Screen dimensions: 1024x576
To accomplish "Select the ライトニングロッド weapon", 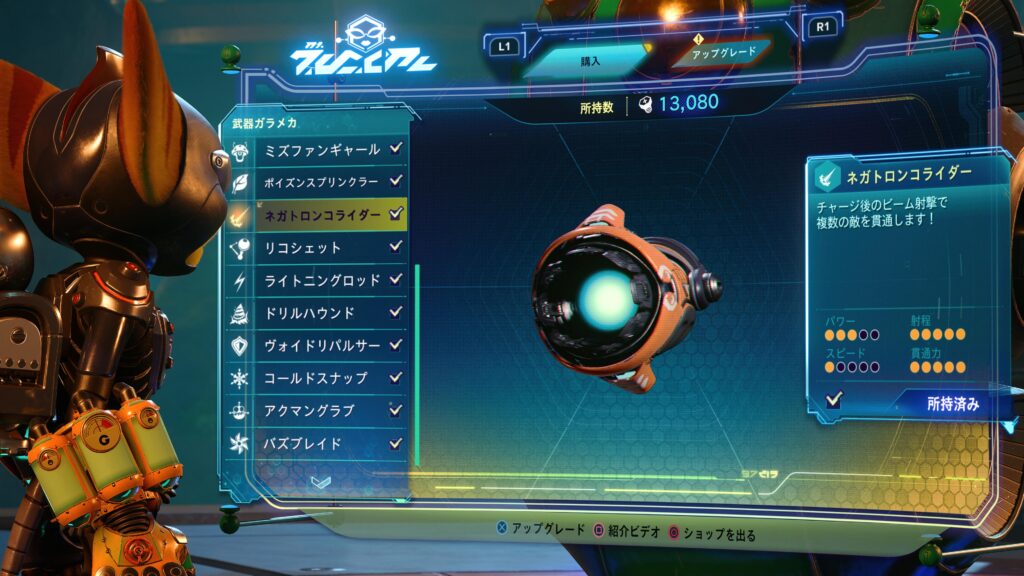I will coord(320,280).
